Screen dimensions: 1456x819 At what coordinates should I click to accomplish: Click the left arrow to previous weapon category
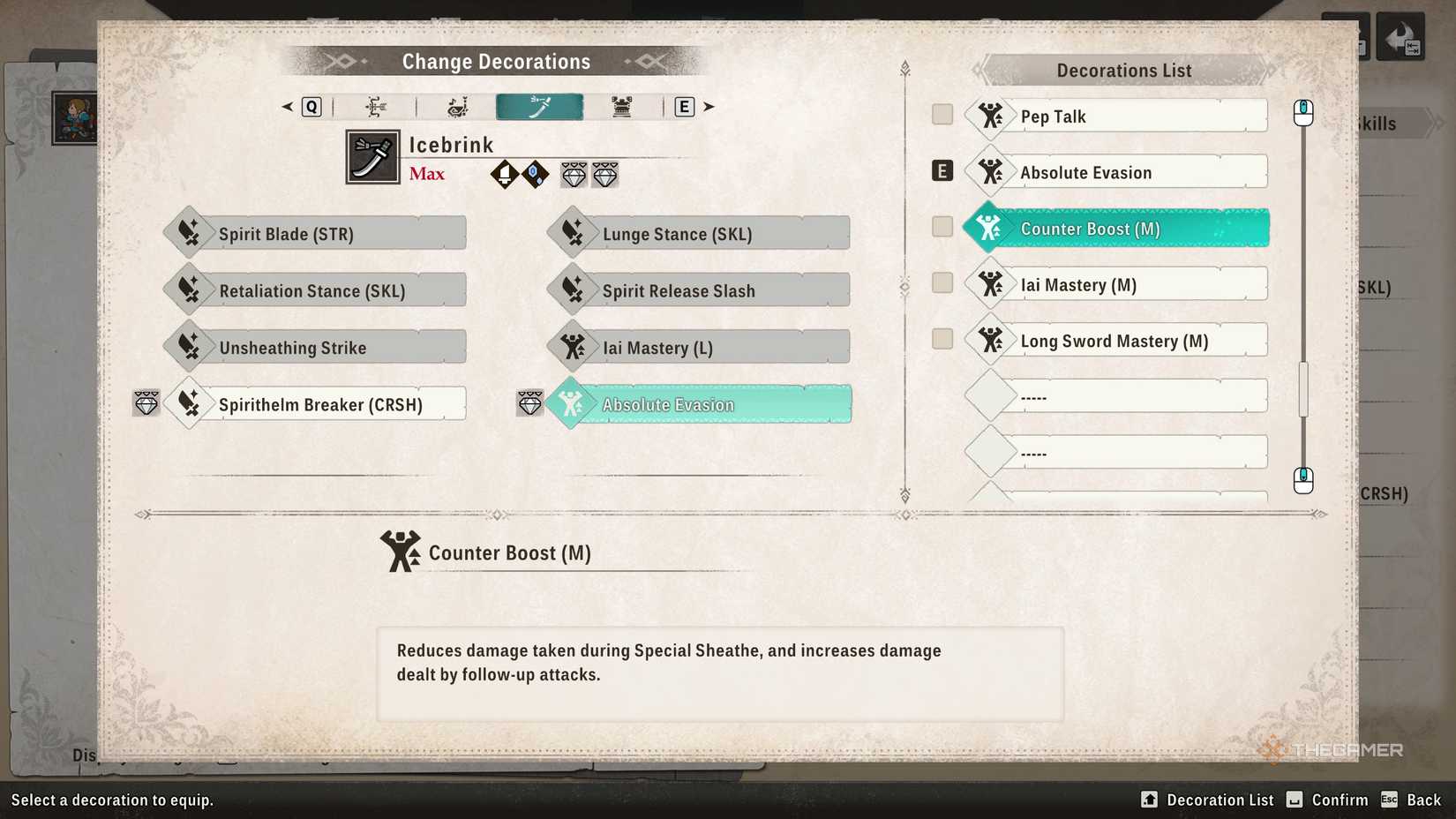click(x=286, y=106)
